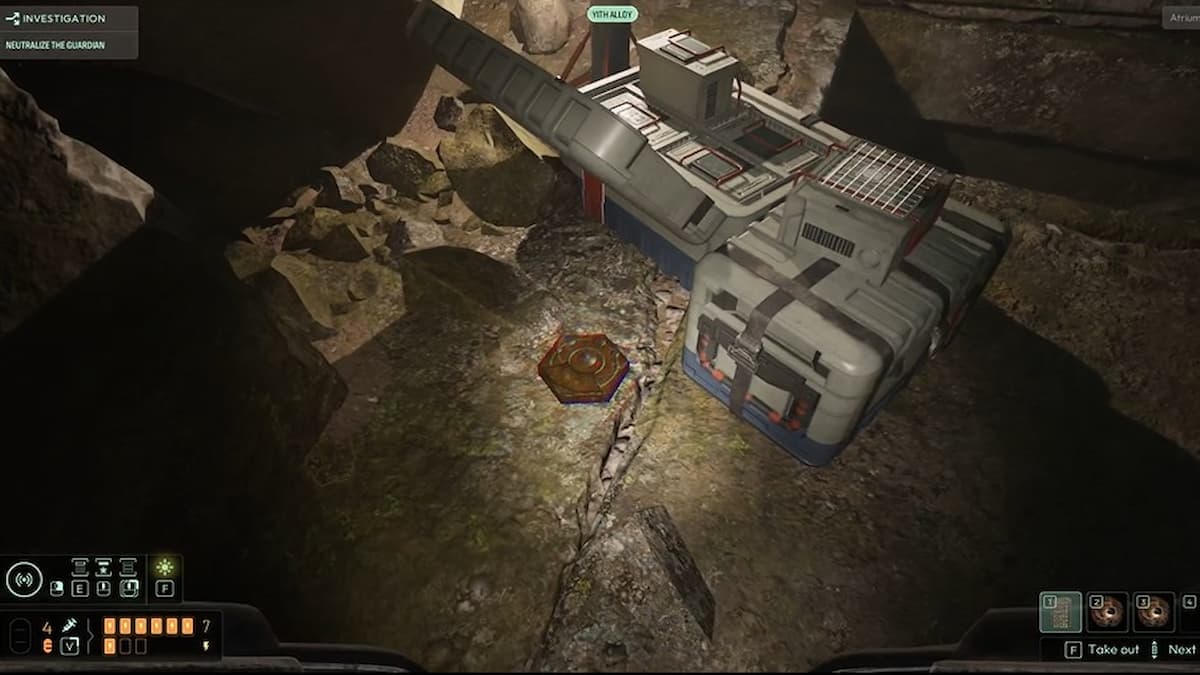
Task: Choose the item in inventory slot 2
Action: click(1107, 612)
